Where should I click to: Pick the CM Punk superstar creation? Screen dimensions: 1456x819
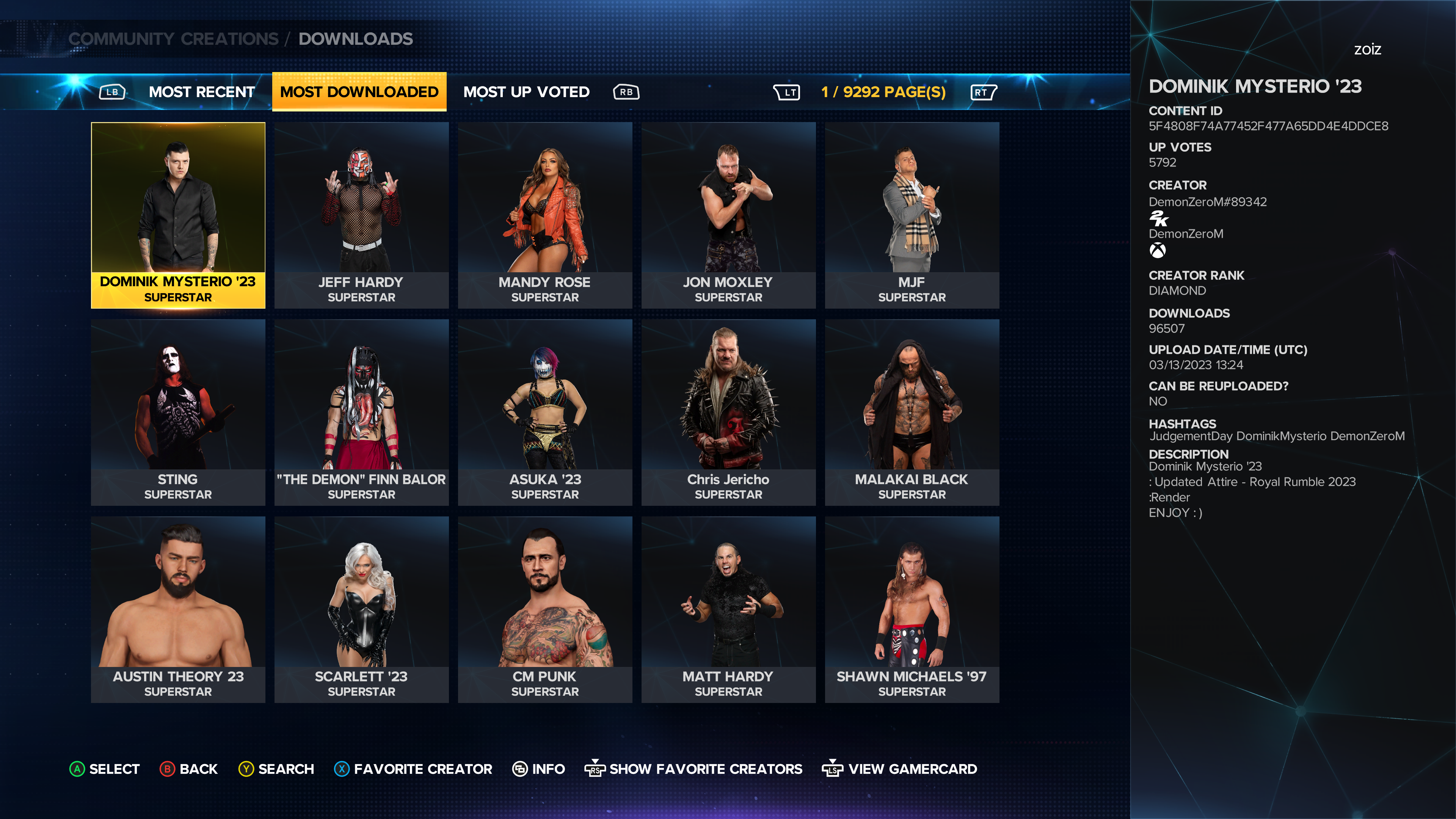[544, 609]
